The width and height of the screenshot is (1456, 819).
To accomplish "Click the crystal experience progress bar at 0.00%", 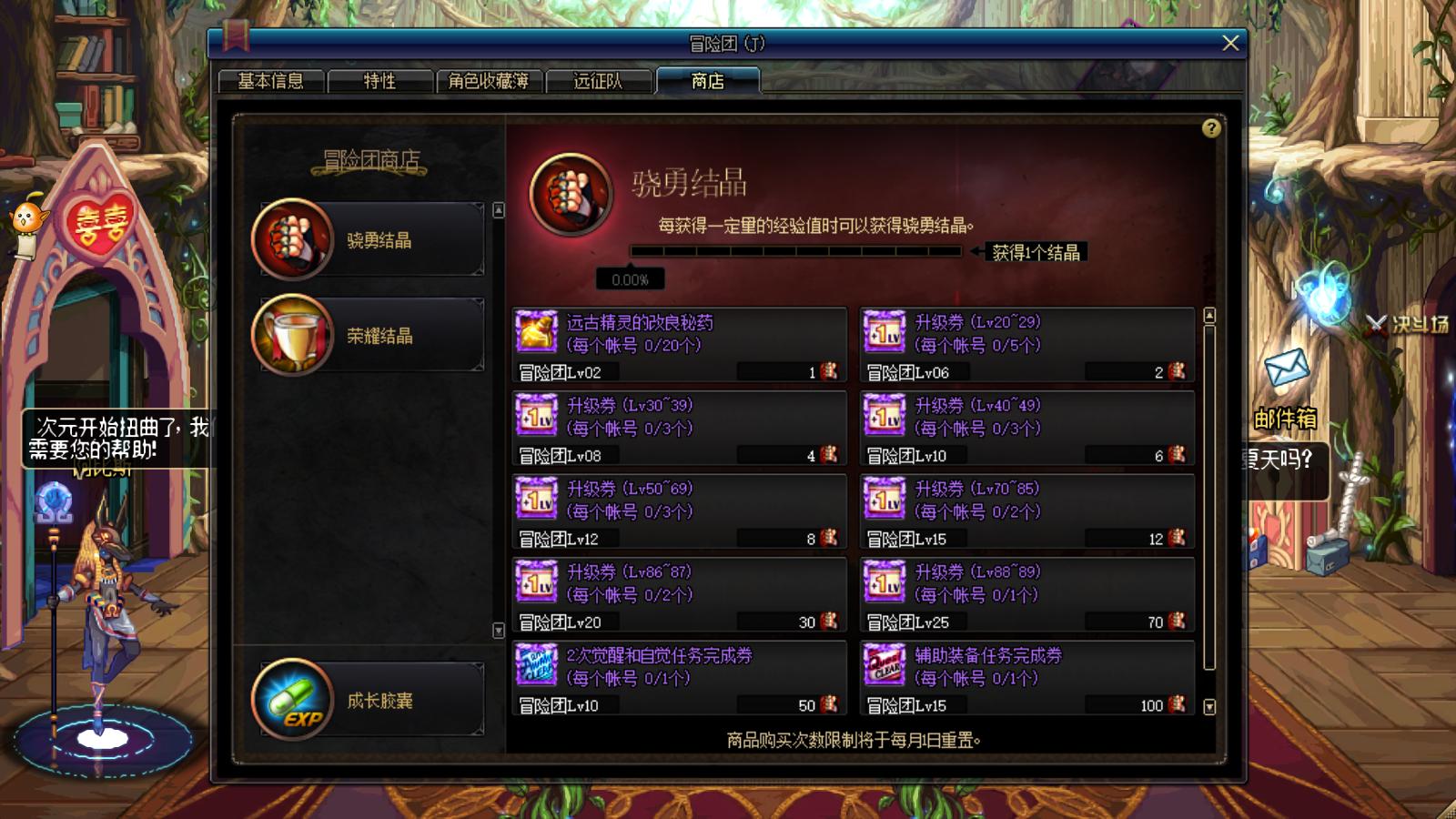I will [x=796, y=250].
